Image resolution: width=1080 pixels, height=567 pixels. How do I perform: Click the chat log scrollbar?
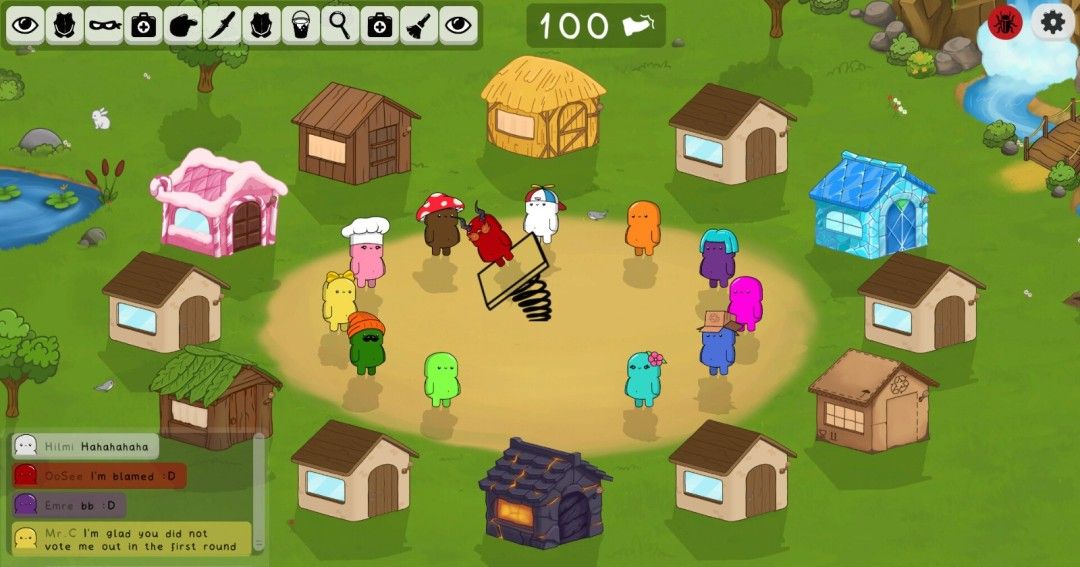point(259,490)
